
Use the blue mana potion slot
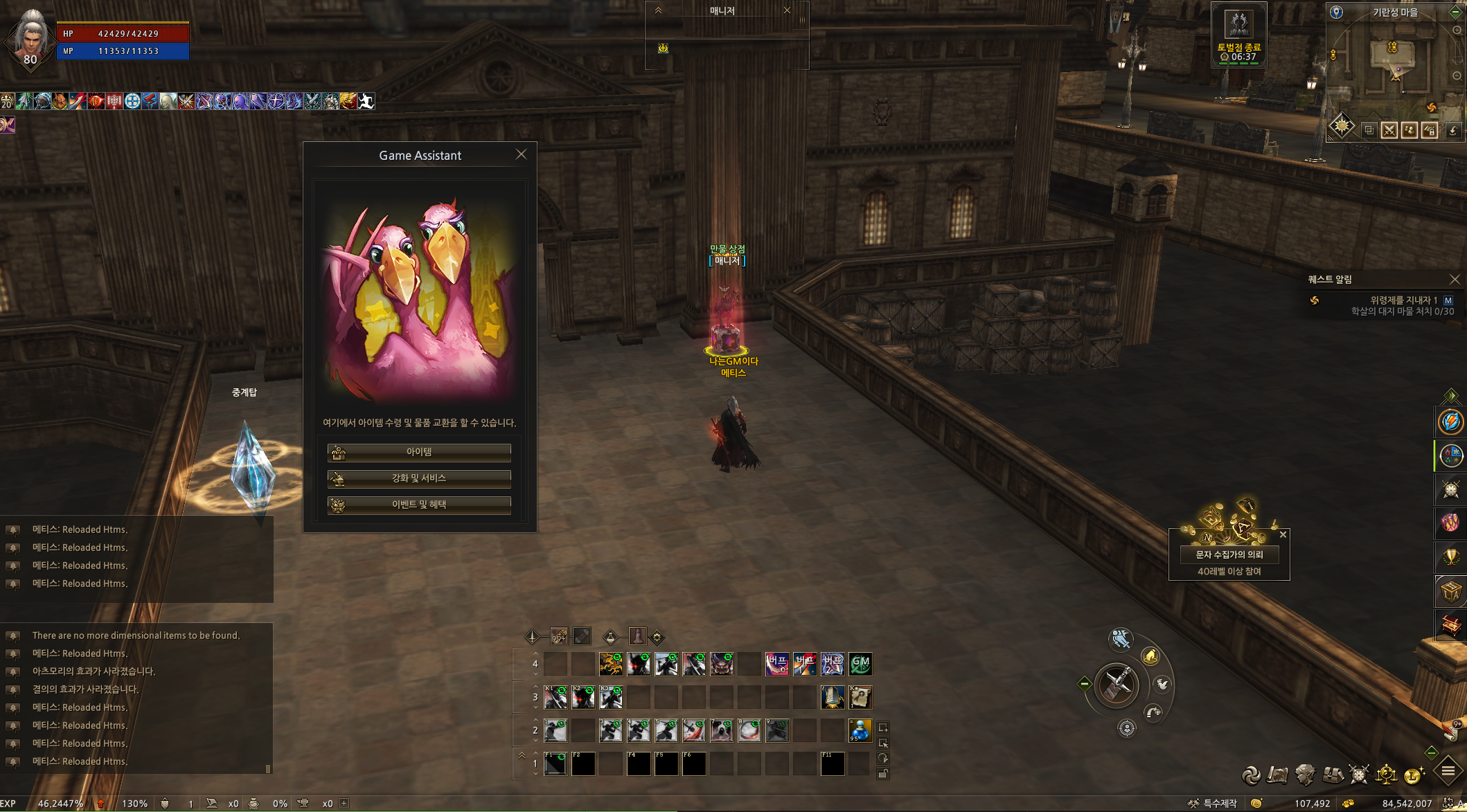coord(860,730)
